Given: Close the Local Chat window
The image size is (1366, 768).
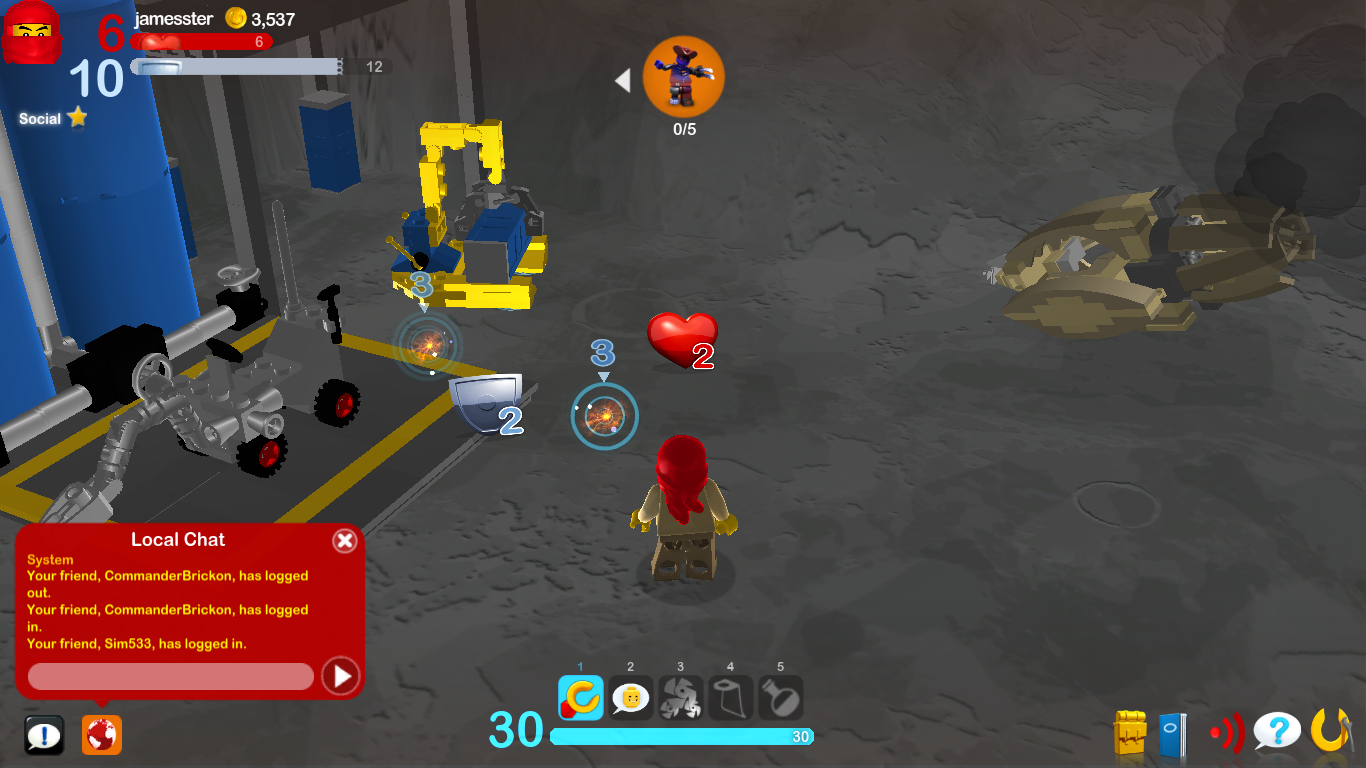Looking at the screenshot, I should [x=344, y=541].
